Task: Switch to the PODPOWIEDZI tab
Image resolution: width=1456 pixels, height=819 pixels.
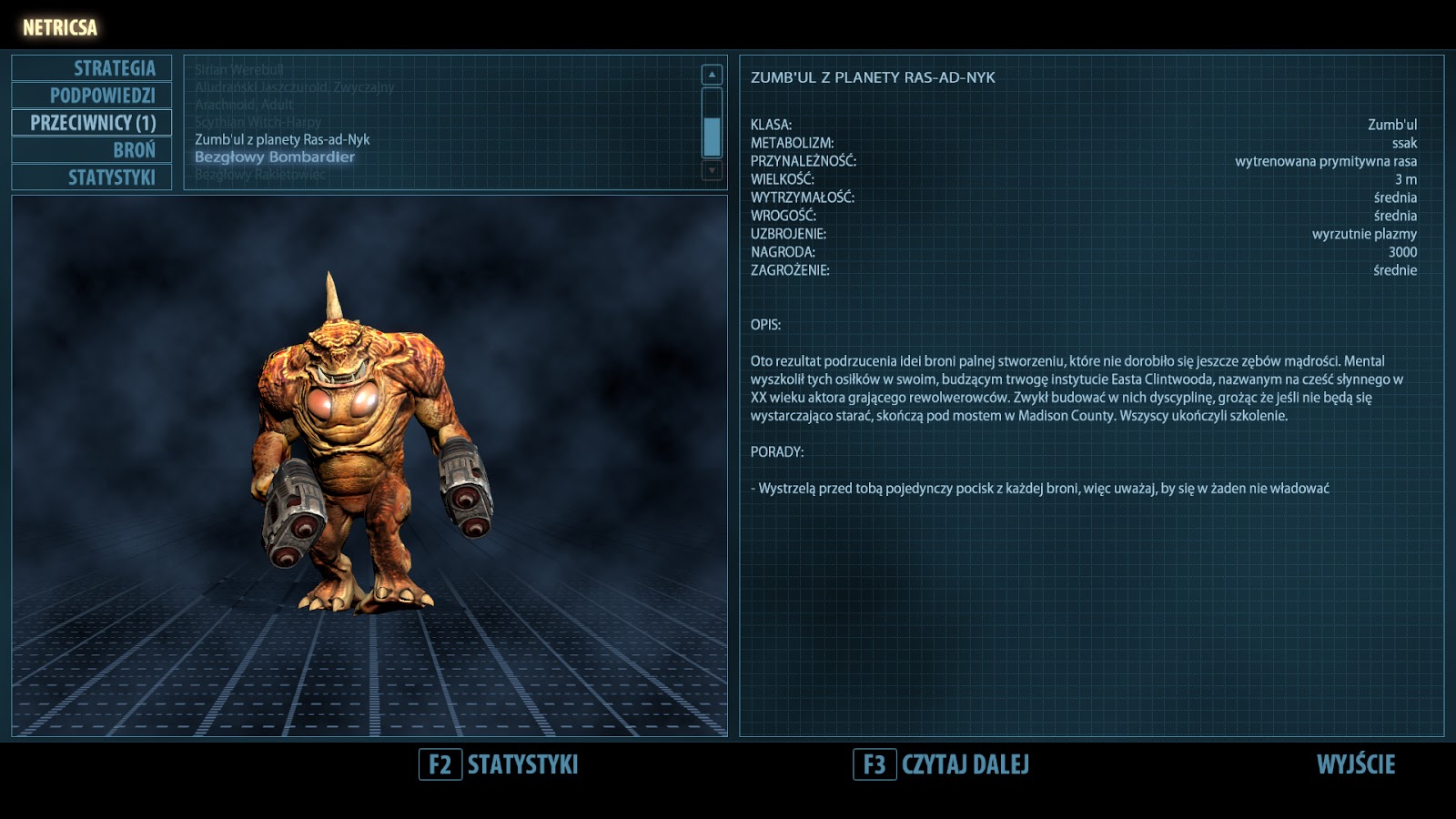Action: pyautogui.click(x=92, y=96)
